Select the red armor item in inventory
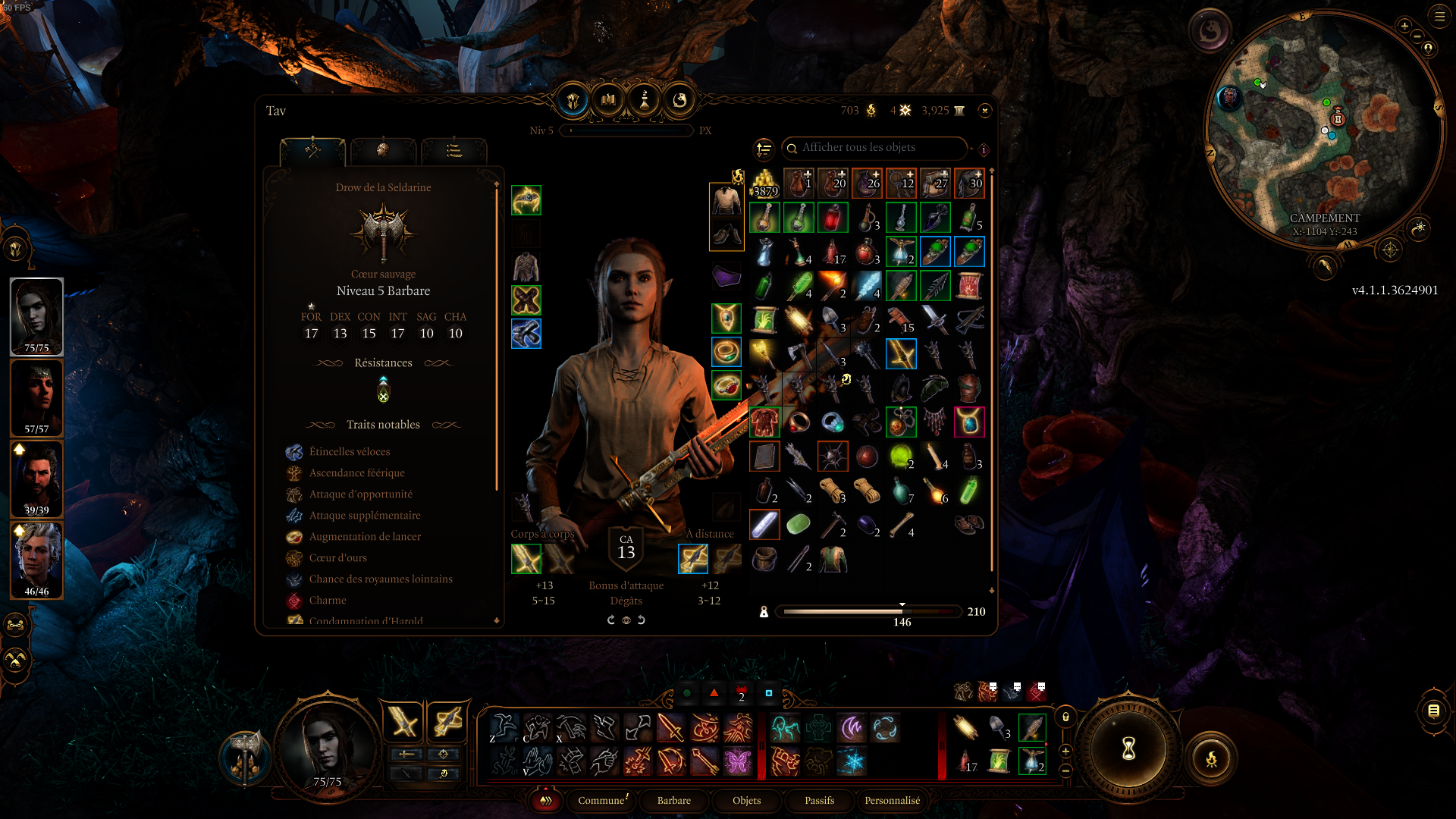This screenshot has width=1456, height=819. [764, 422]
